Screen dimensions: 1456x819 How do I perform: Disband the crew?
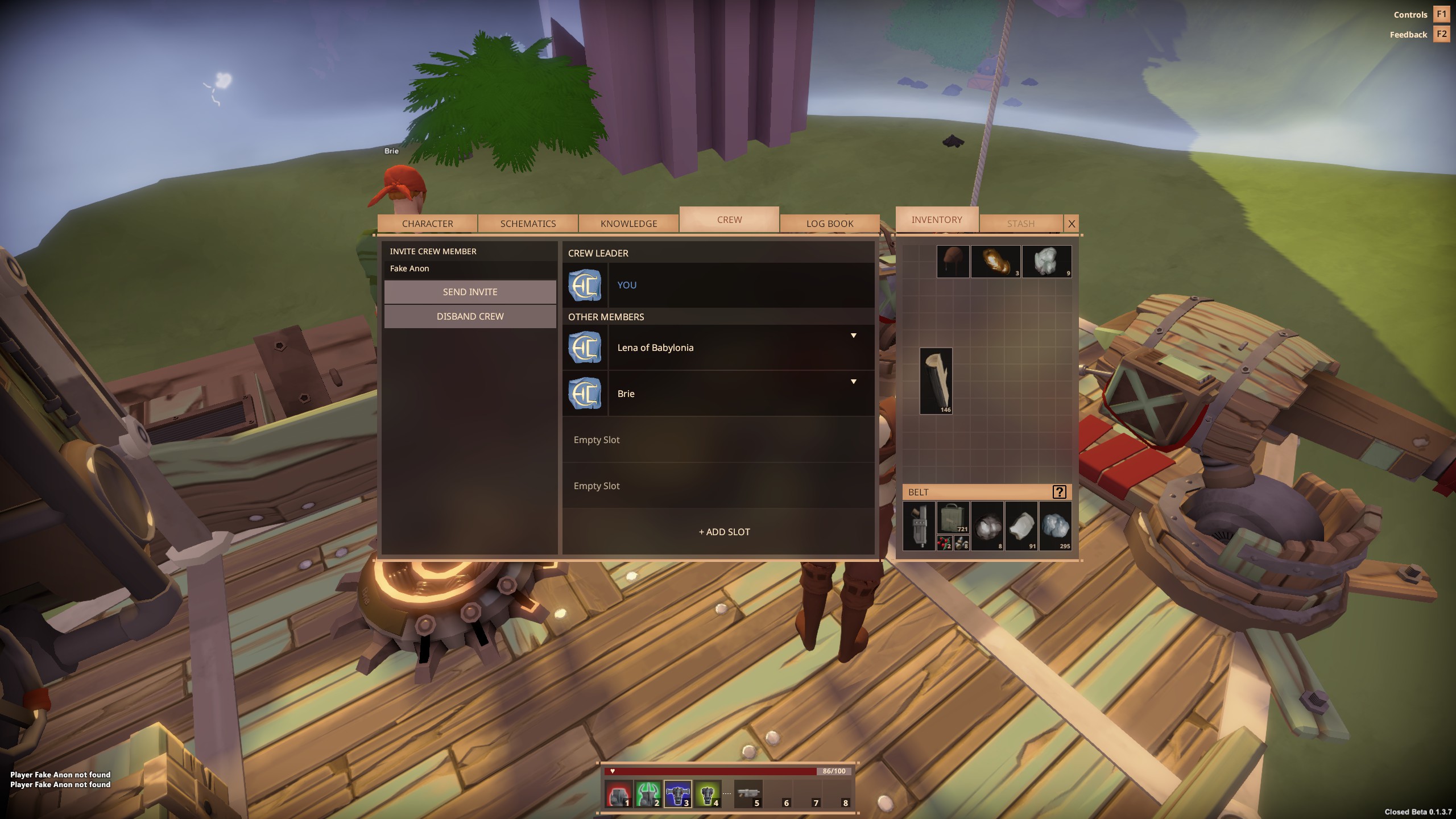click(x=470, y=316)
